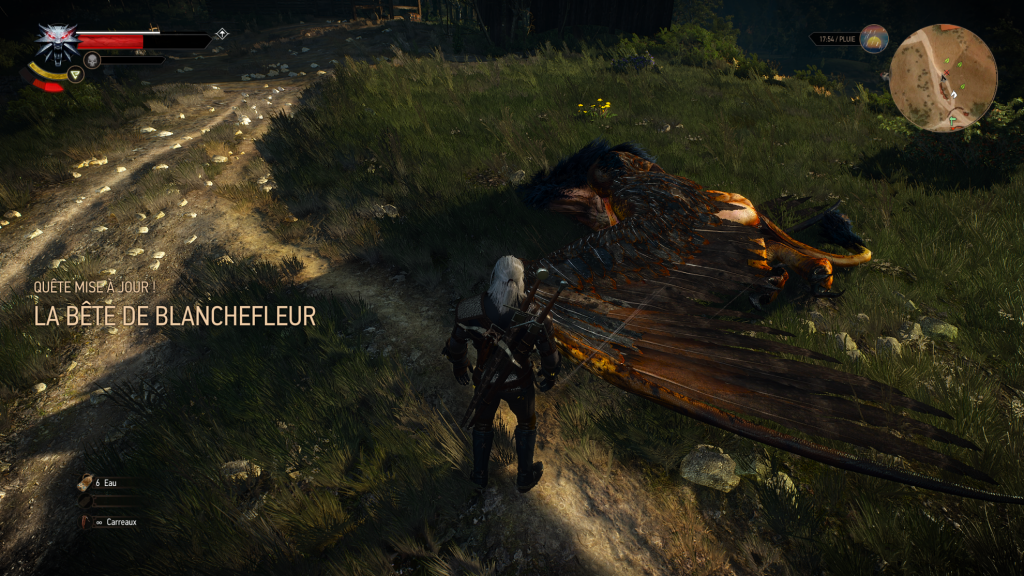This screenshot has height=576, width=1024.
Task: Click the diamond arrow buff icon
Action: click(x=221, y=34)
